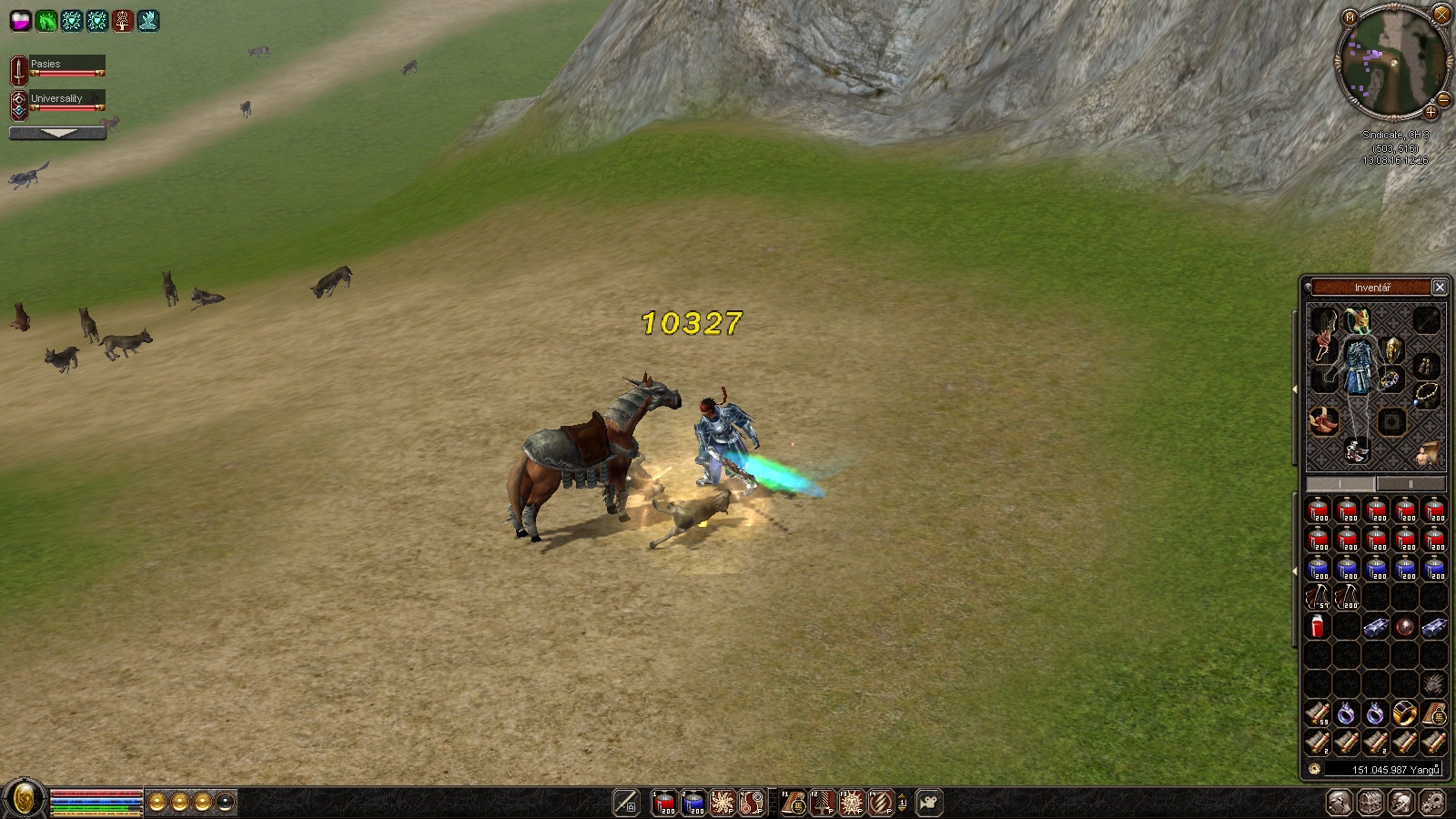Select party member Universality

click(58, 100)
